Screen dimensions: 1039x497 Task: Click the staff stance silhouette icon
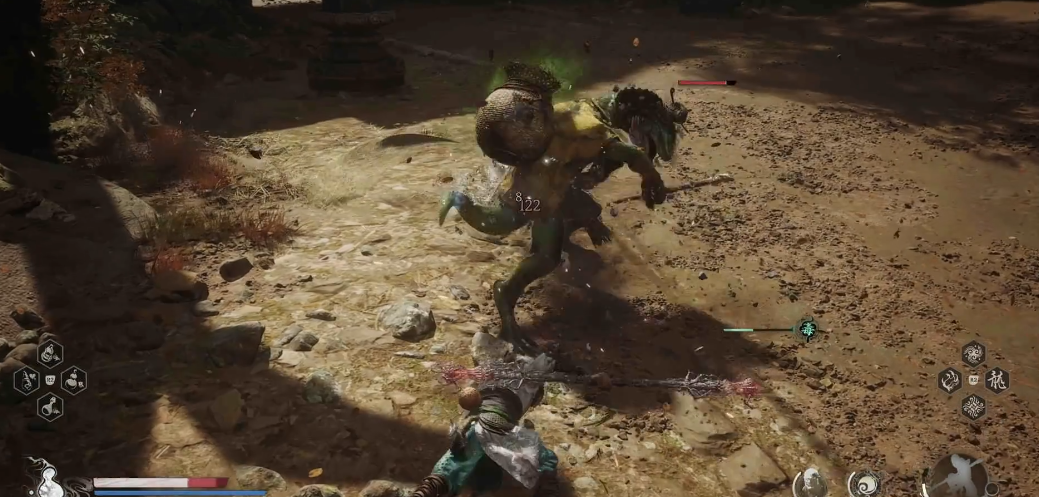tap(957, 478)
